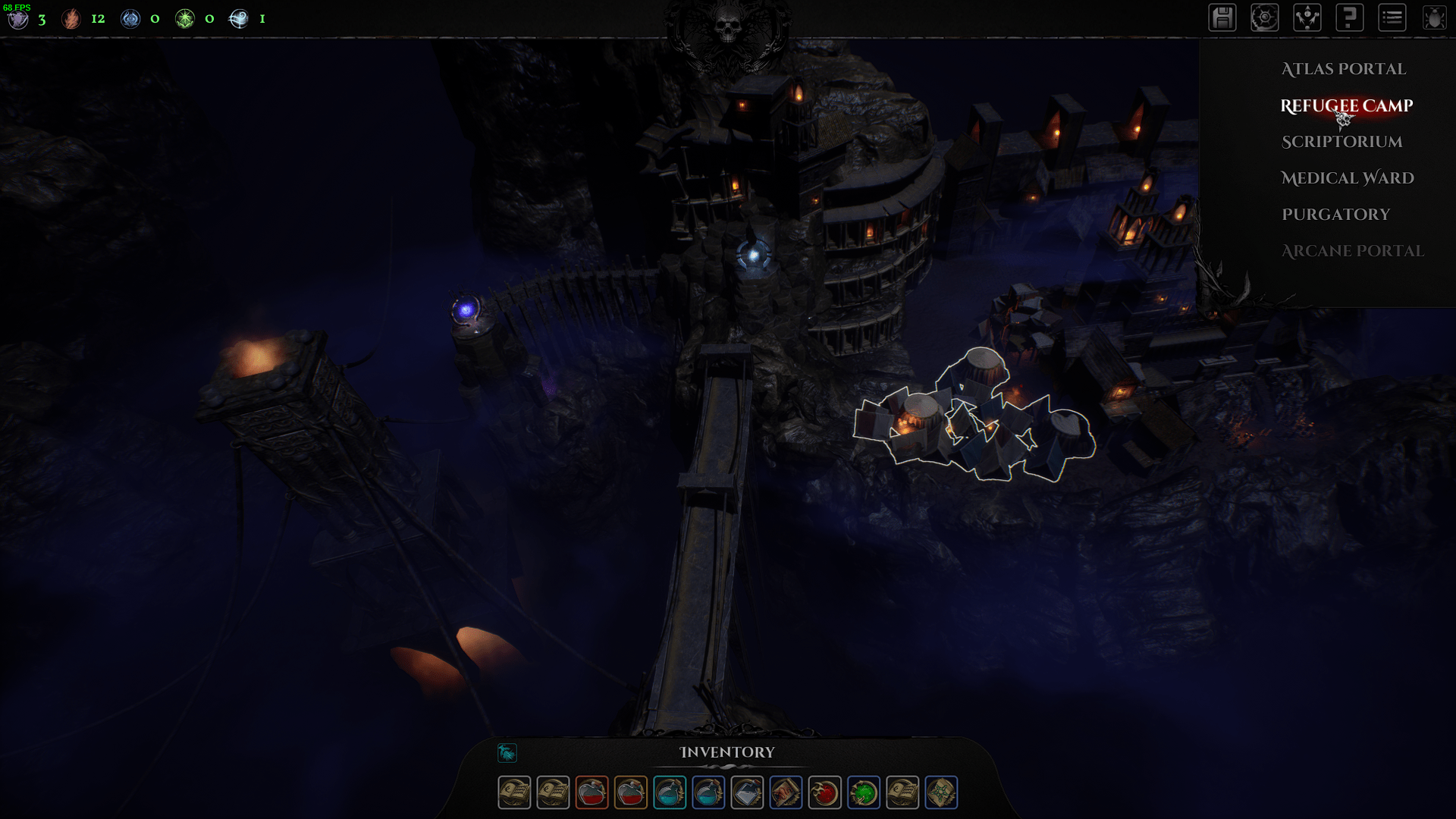Save the game with the floppy disk icon
This screenshot has width=1456, height=819.
point(1222,18)
